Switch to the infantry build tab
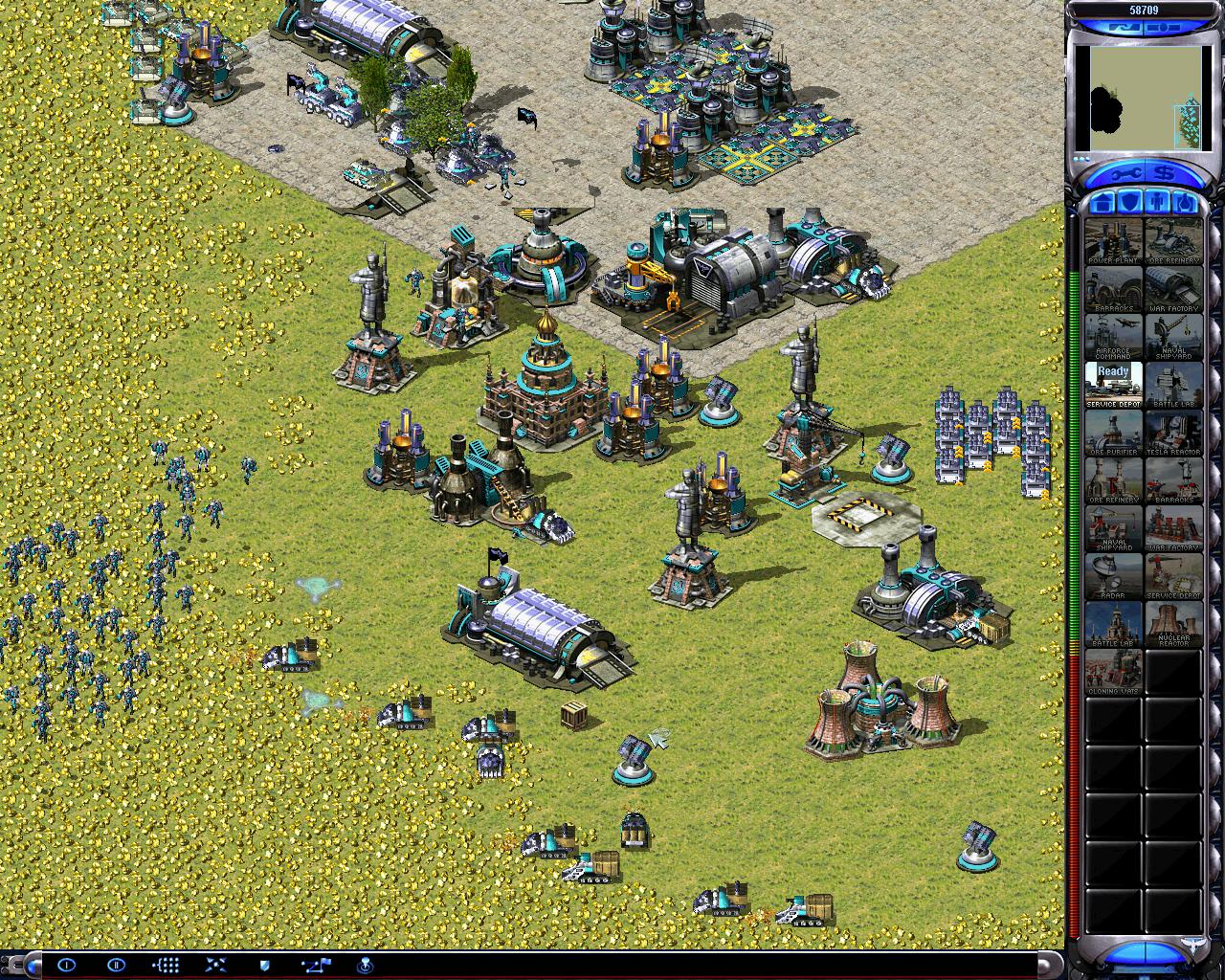Image resolution: width=1225 pixels, height=980 pixels. (x=1156, y=203)
